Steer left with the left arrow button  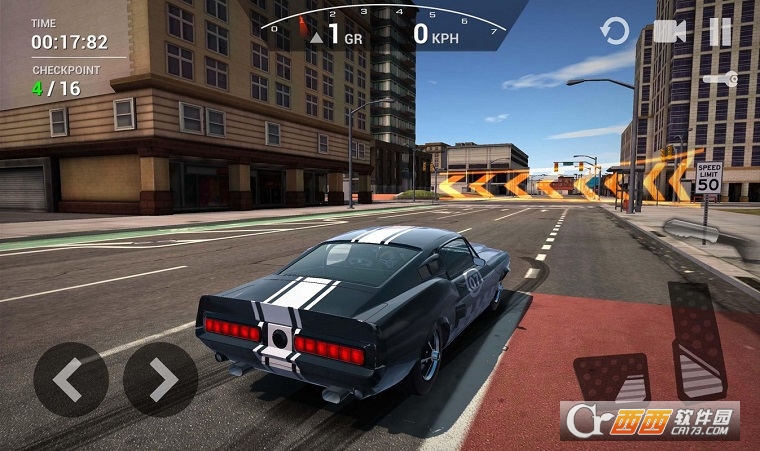pyautogui.click(x=70, y=380)
